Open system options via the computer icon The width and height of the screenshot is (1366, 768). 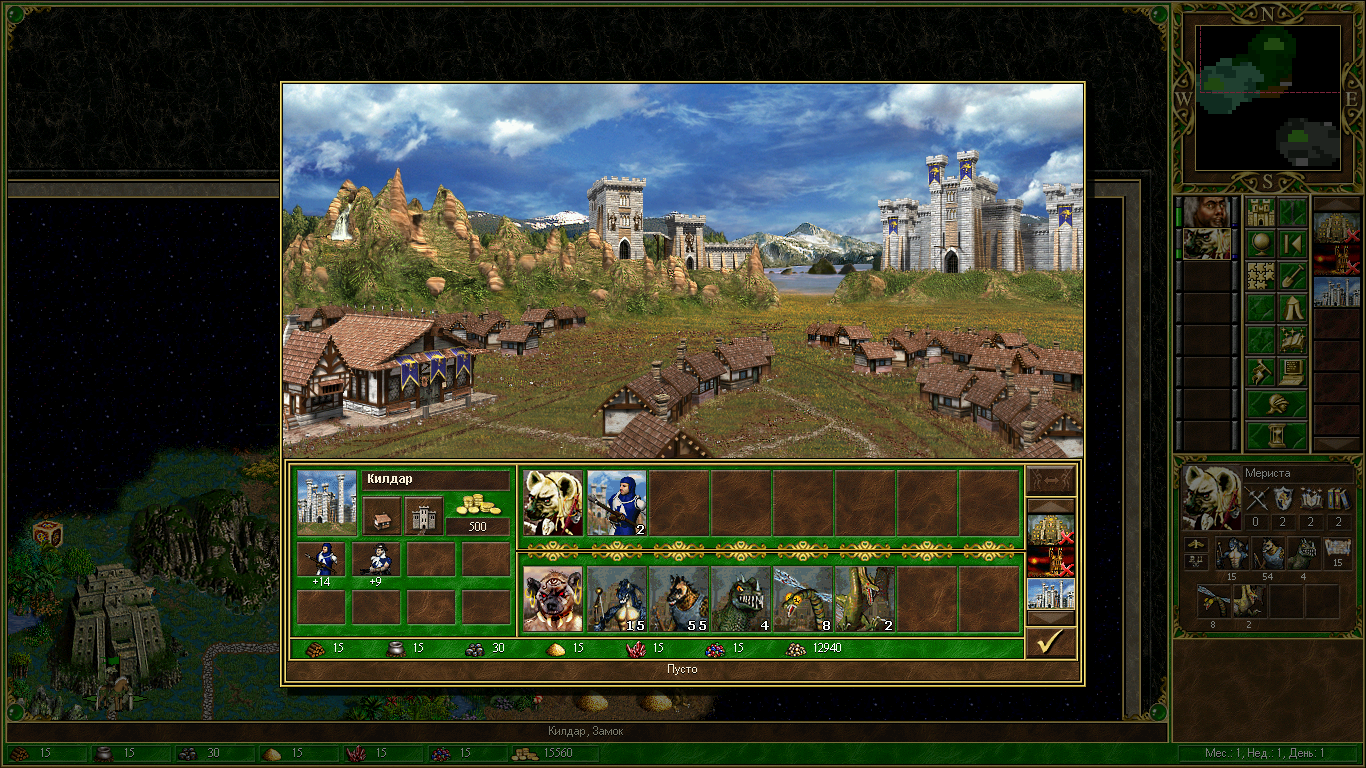[x=1293, y=372]
